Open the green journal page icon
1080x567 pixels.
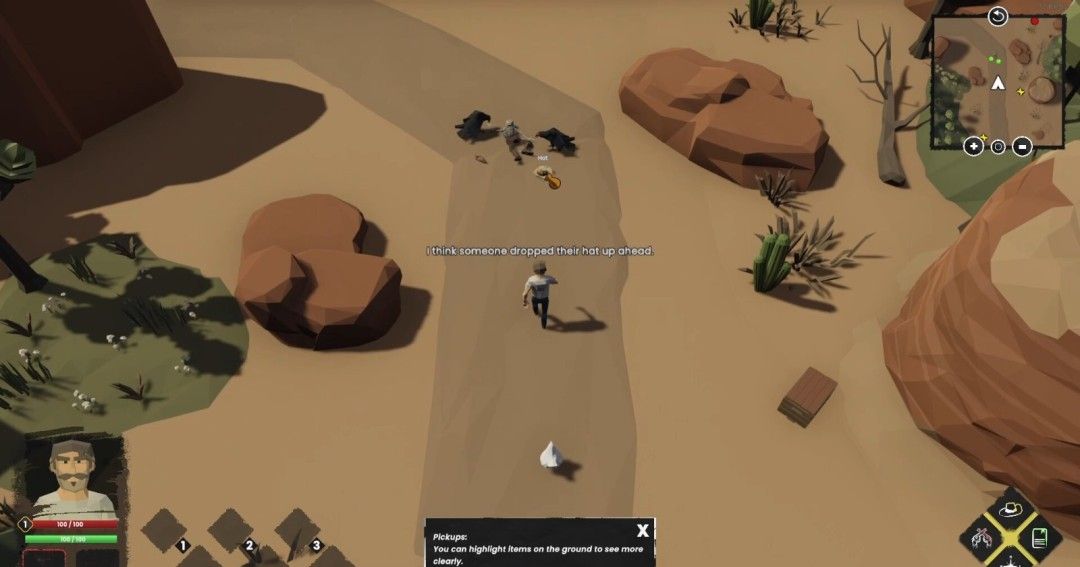(x=1040, y=538)
